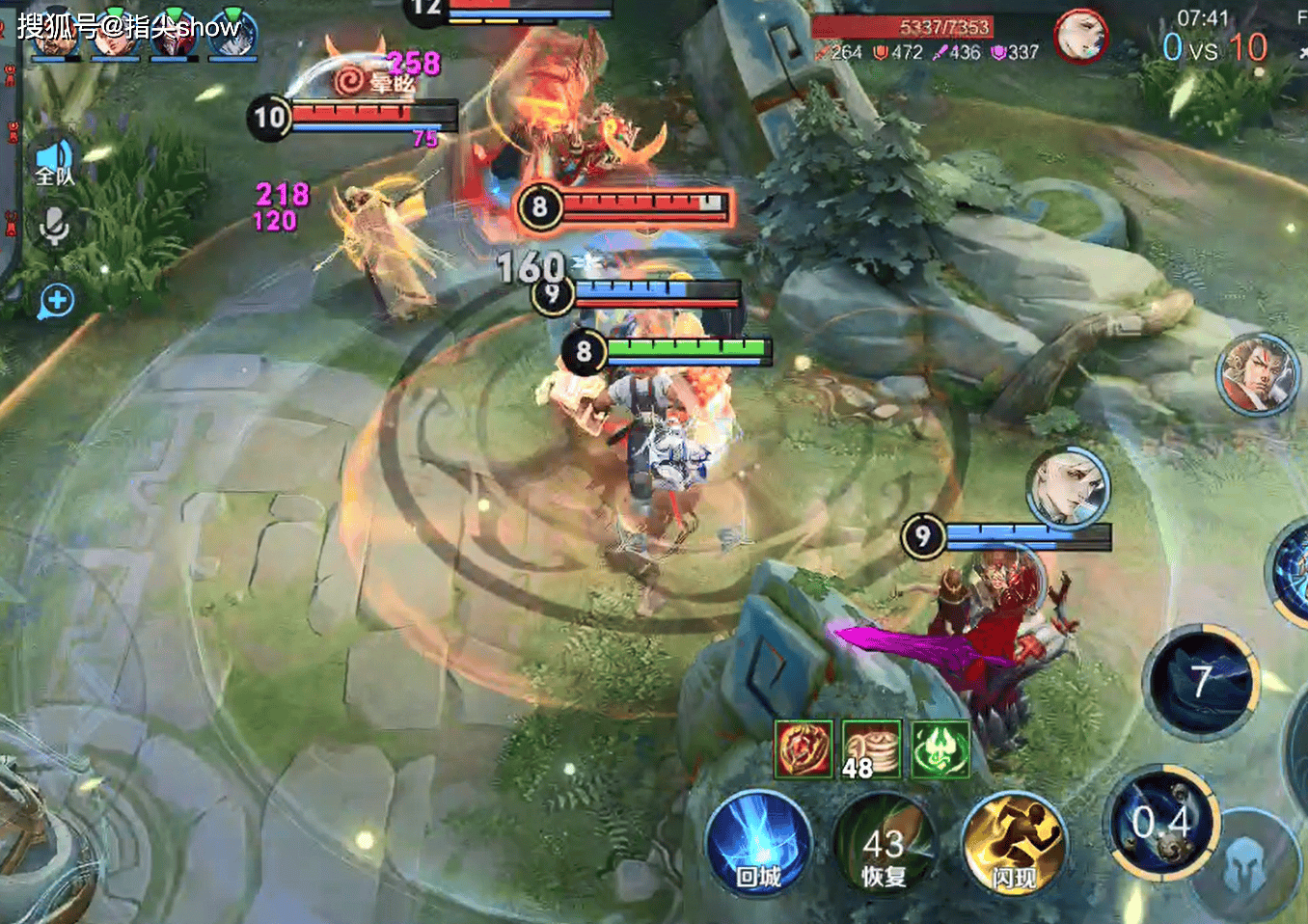Activate the green flame active item
This screenshot has width=1308, height=924.
coord(940,749)
